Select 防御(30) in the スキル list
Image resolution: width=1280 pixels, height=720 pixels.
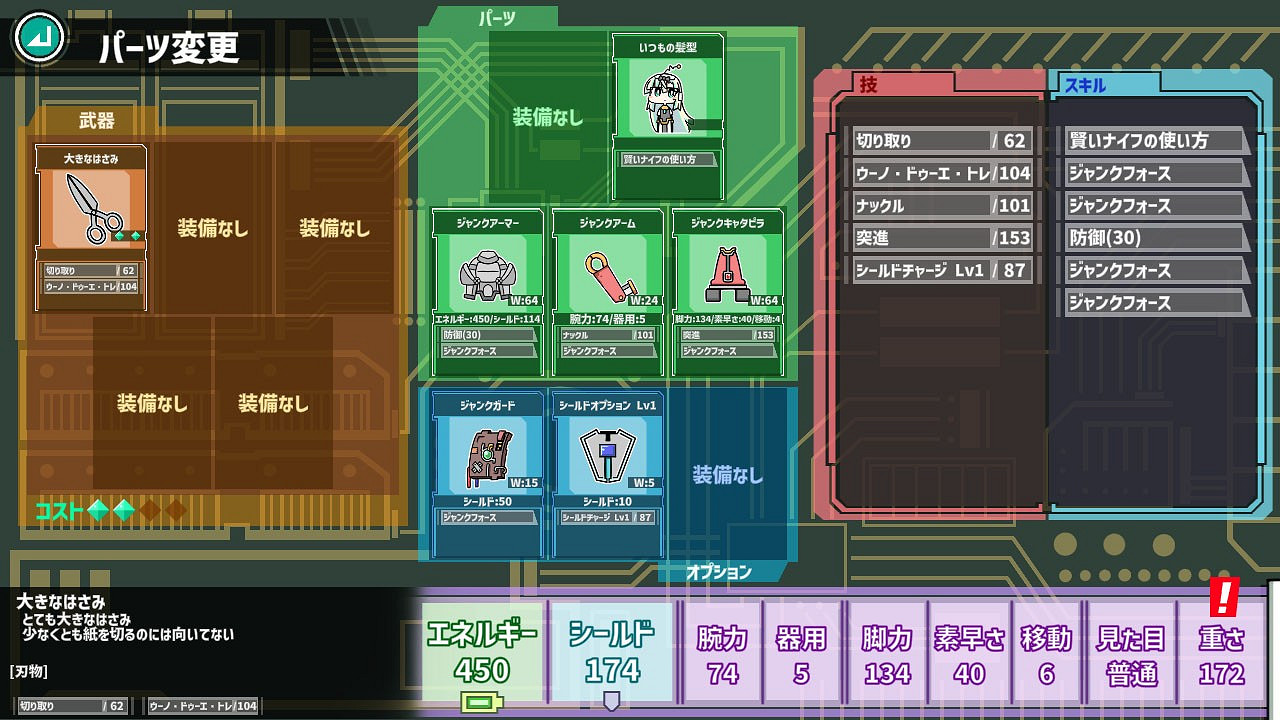(x=1155, y=238)
